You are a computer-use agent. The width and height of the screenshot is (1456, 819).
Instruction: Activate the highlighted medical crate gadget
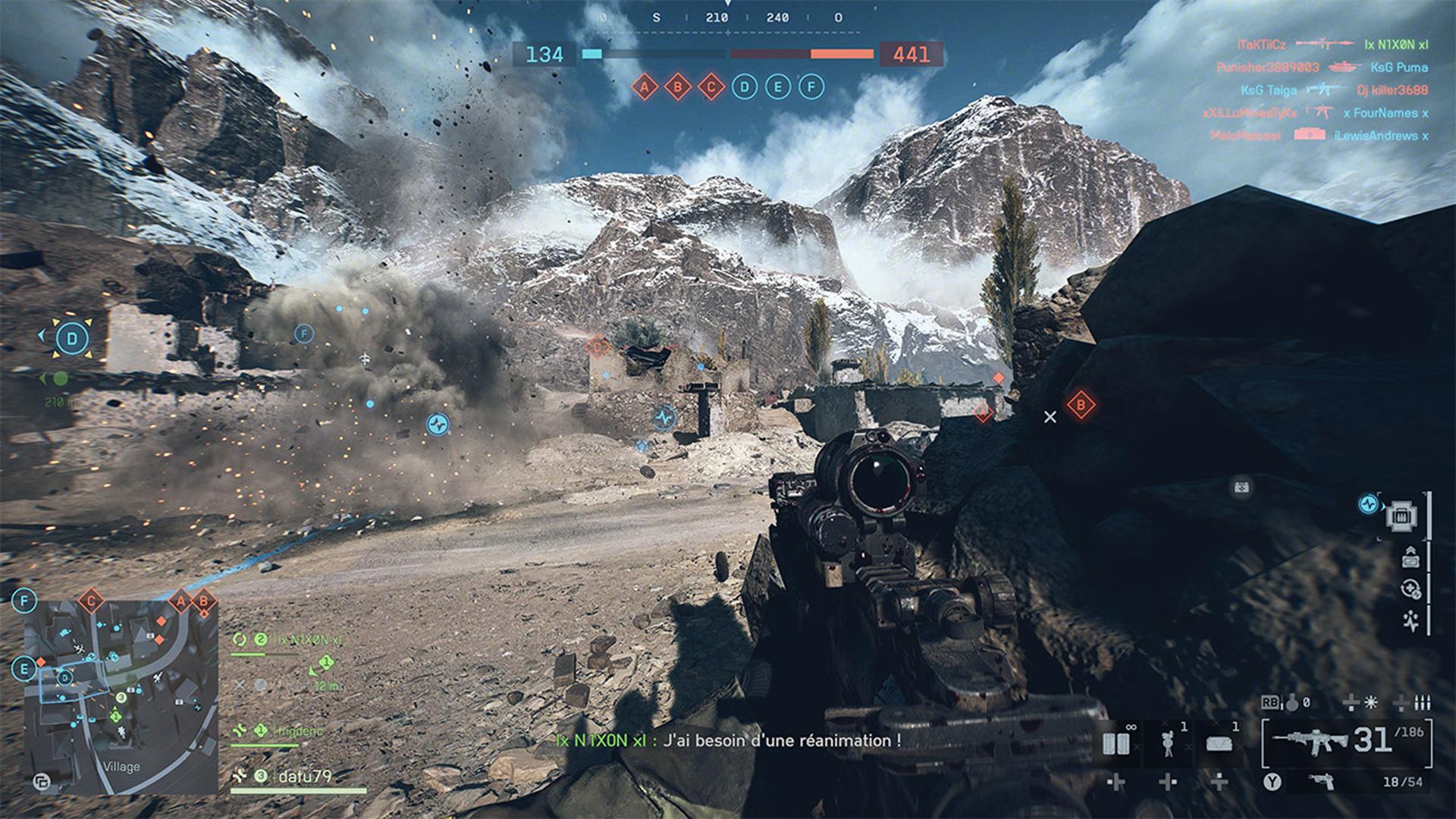(1402, 516)
